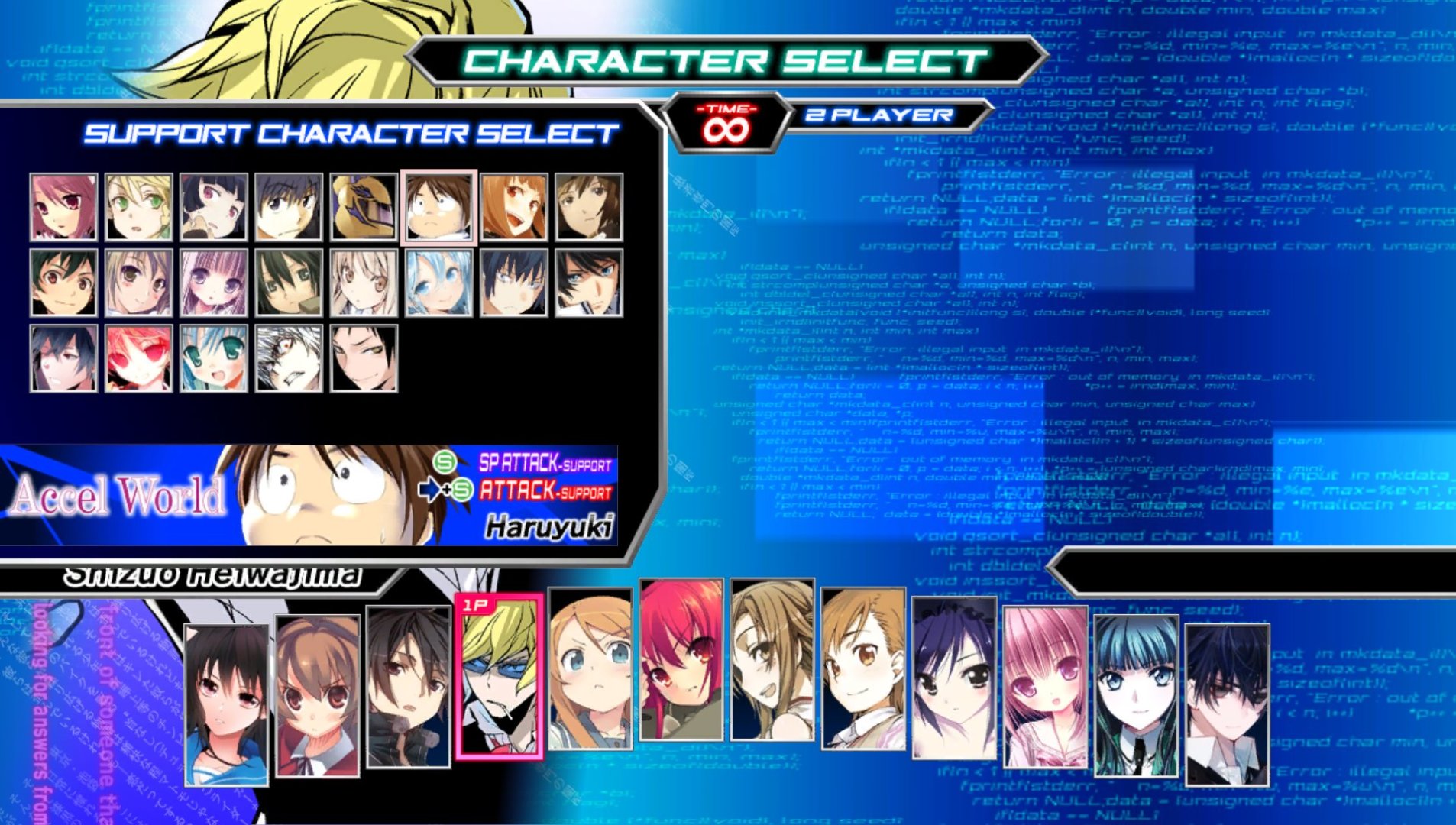The height and width of the screenshot is (825, 1456).
Task: Select Haruyuki support character portrait
Action: pos(438,207)
